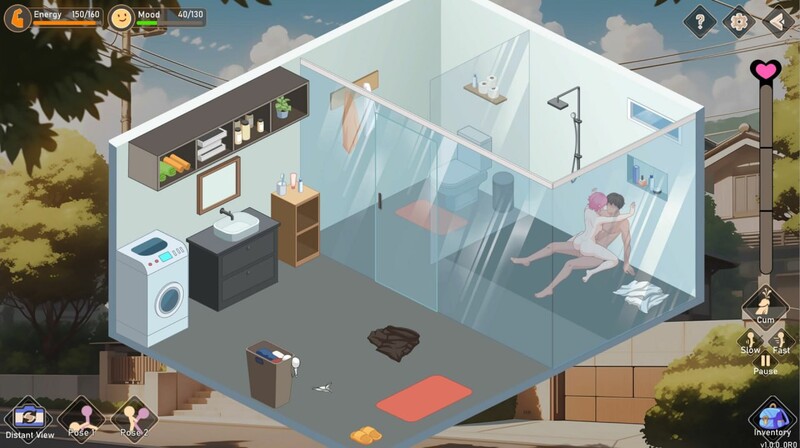The height and width of the screenshot is (448, 800).
Task: Click the back arrow button
Action: tap(778, 20)
